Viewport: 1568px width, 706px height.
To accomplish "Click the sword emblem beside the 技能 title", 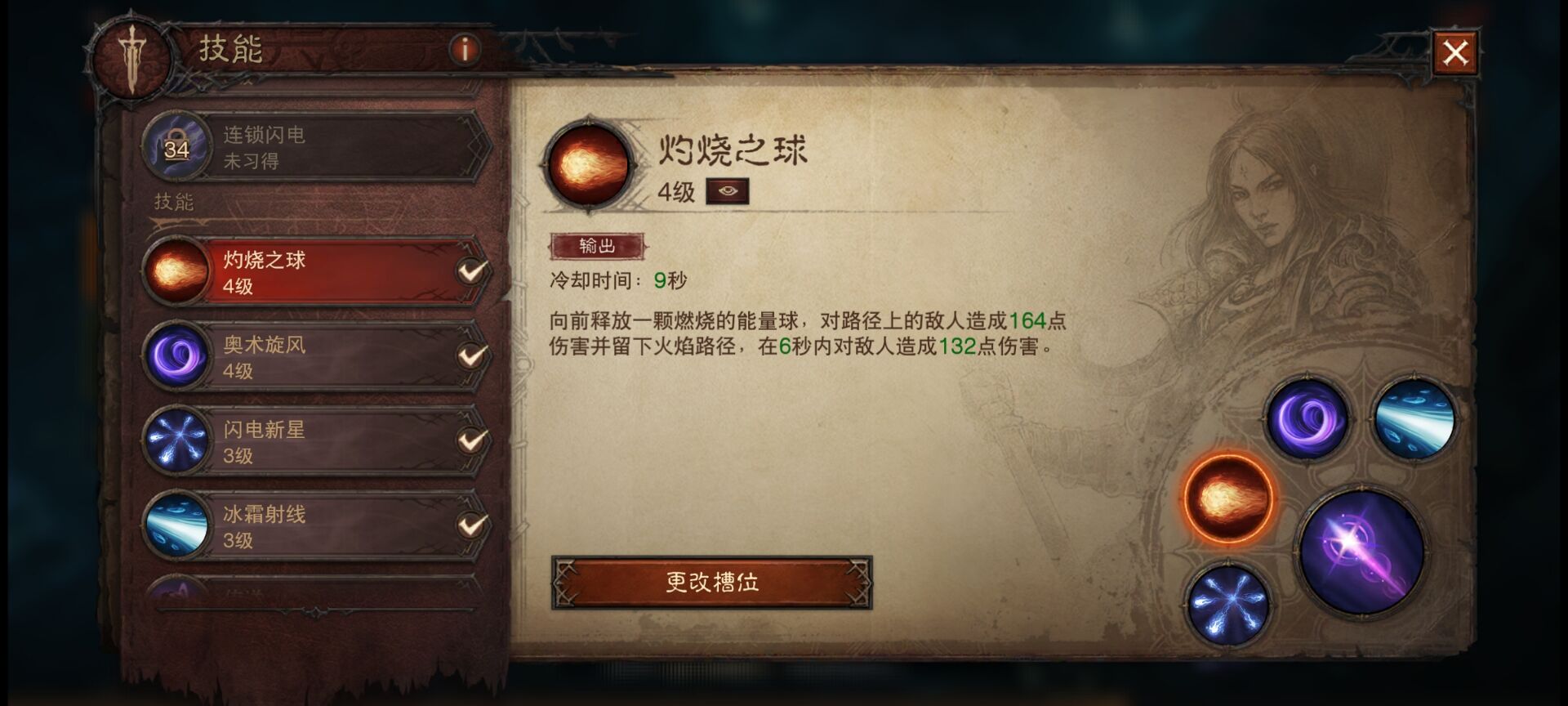I will (131, 56).
